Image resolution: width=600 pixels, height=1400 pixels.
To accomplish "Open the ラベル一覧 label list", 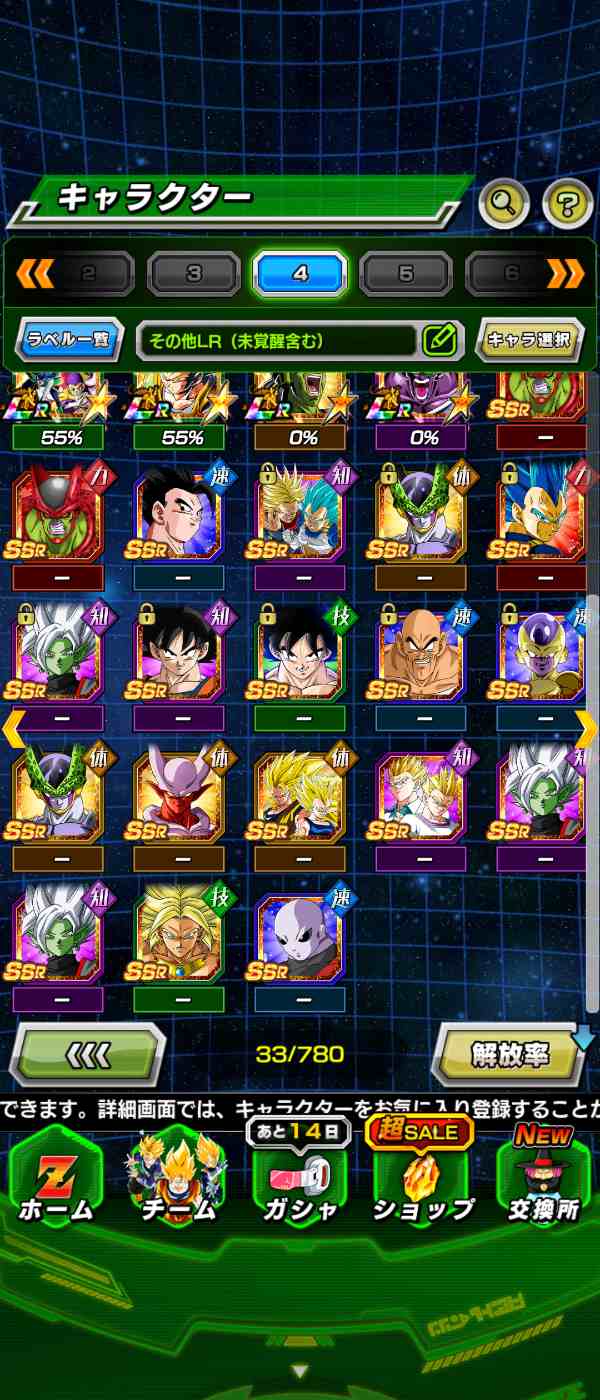I will (x=69, y=340).
